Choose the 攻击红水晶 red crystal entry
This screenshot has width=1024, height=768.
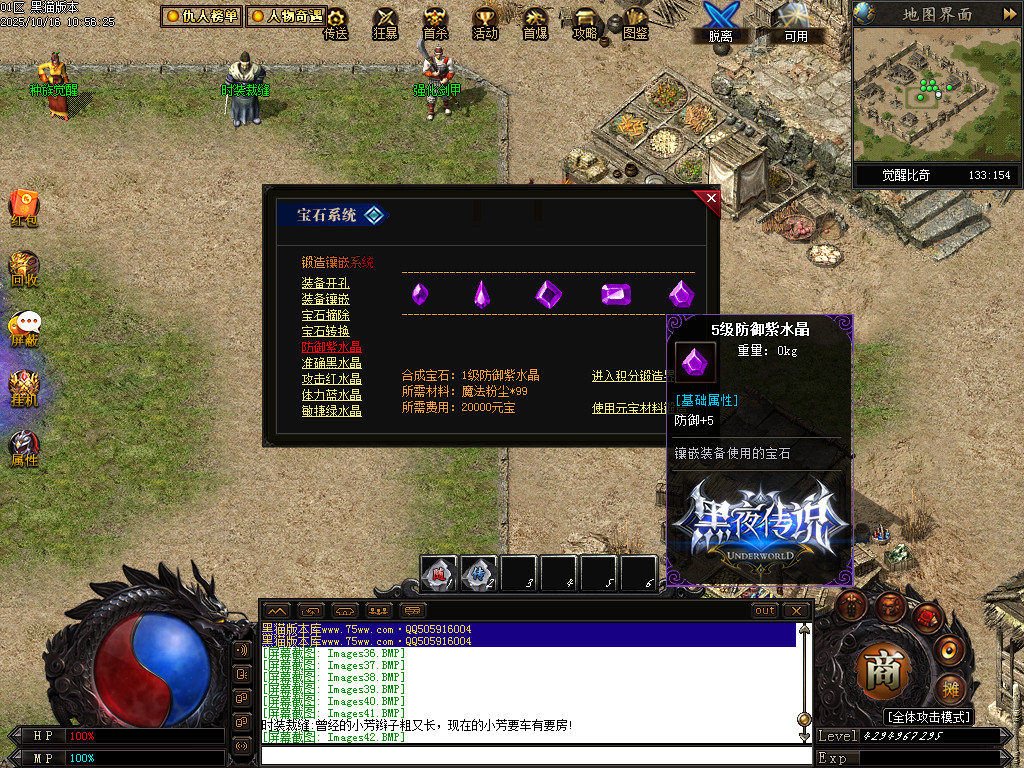pyautogui.click(x=331, y=379)
